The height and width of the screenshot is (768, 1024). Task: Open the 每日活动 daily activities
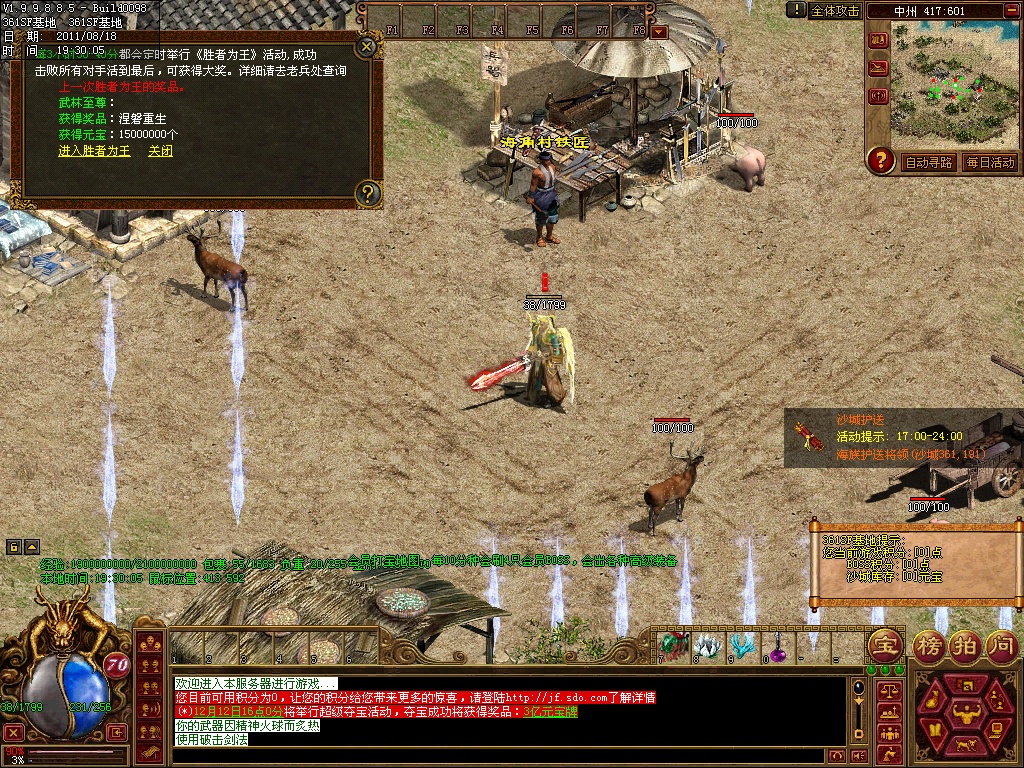(x=990, y=162)
